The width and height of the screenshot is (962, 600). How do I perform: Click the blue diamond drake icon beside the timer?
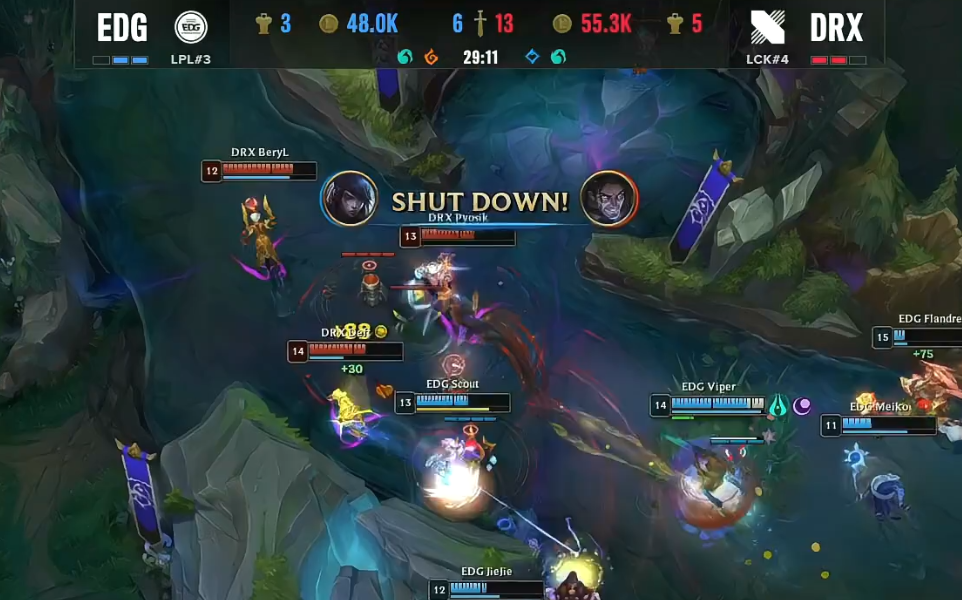click(532, 57)
